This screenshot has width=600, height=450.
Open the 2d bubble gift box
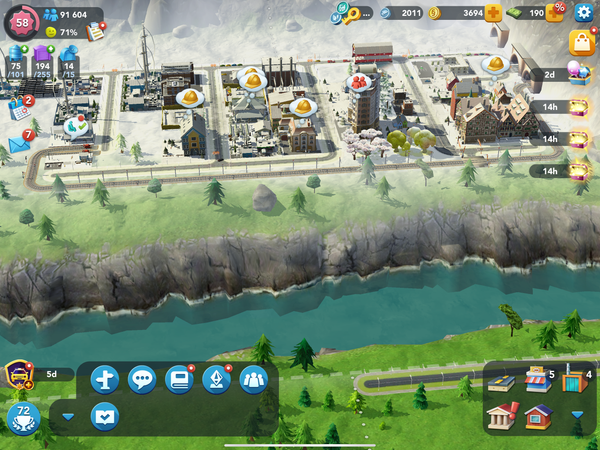pyautogui.click(x=578, y=73)
